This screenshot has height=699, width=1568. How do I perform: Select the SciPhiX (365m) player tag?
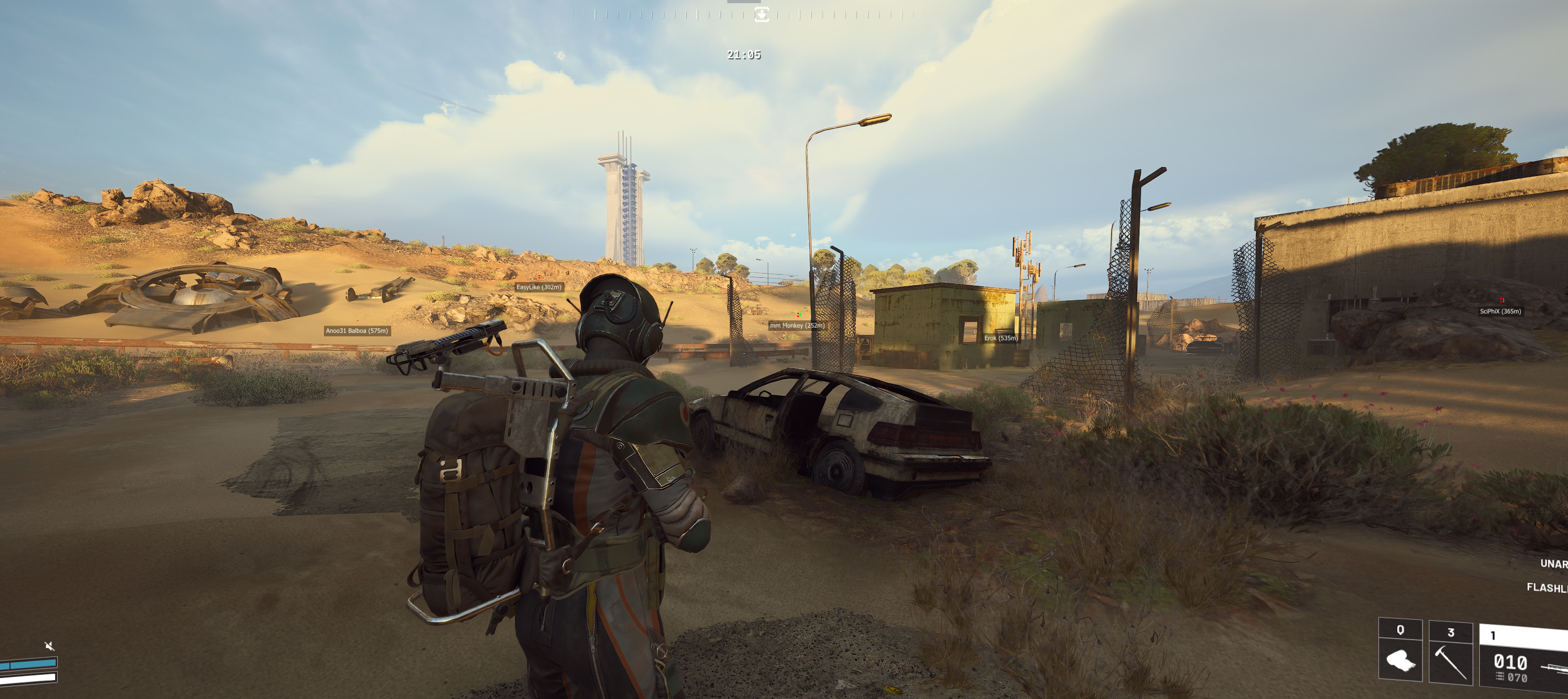pyautogui.click(x=1500, y=311)
